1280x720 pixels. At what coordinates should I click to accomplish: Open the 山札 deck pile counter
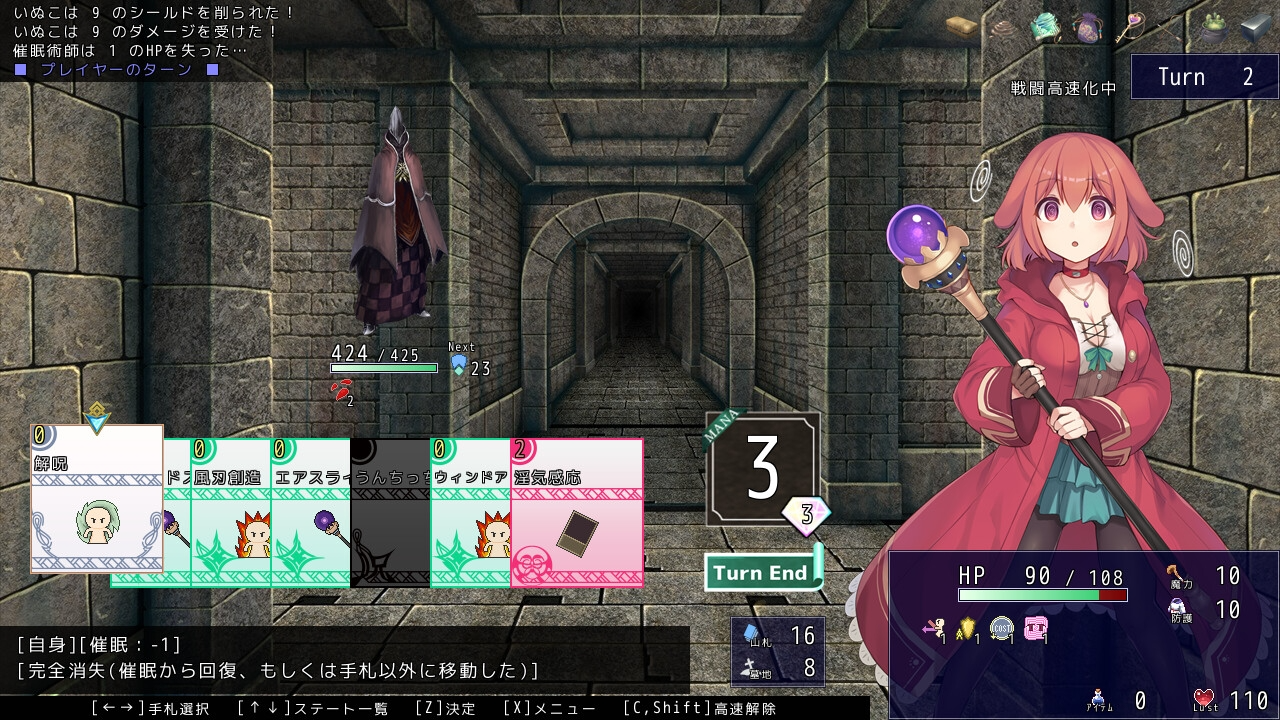pyautogui.click(x=779, y=636)
